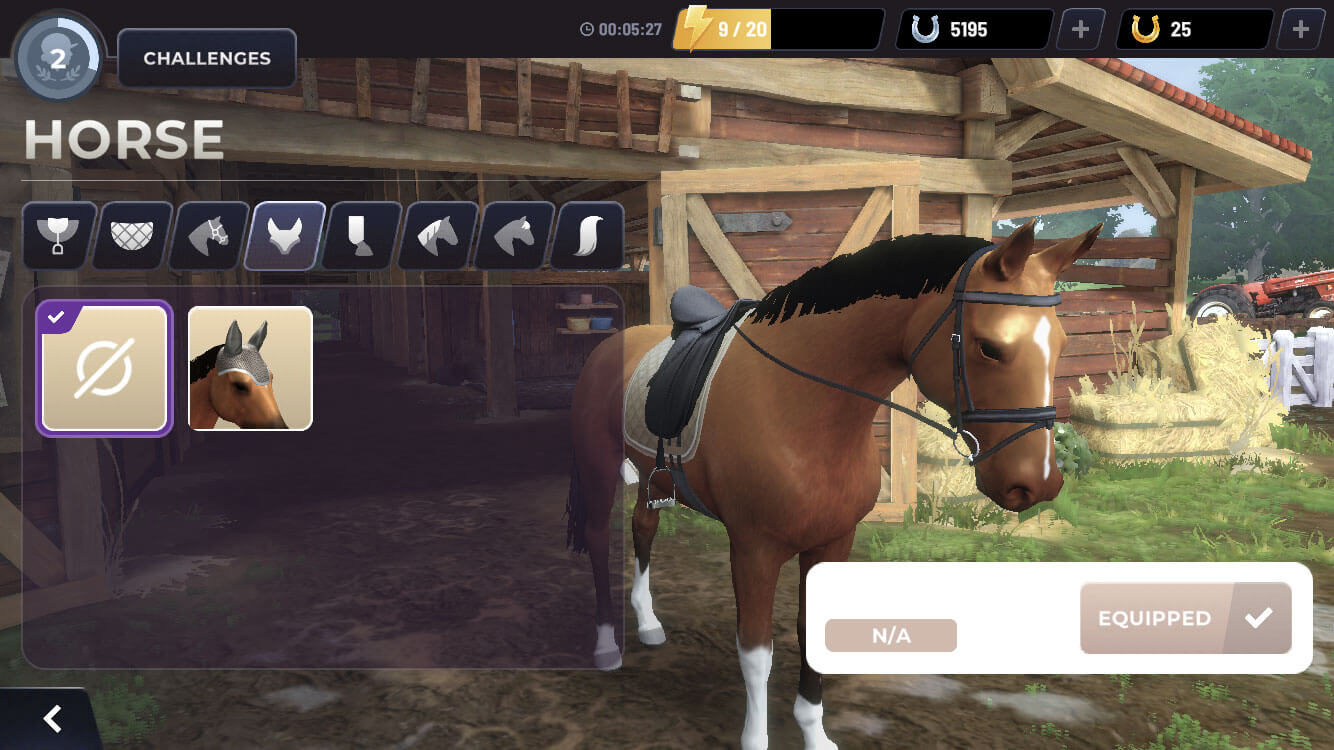Open the CHALLENGES menu
The width and height of the screenshot is (1334, 750).
tap(206, 58)
